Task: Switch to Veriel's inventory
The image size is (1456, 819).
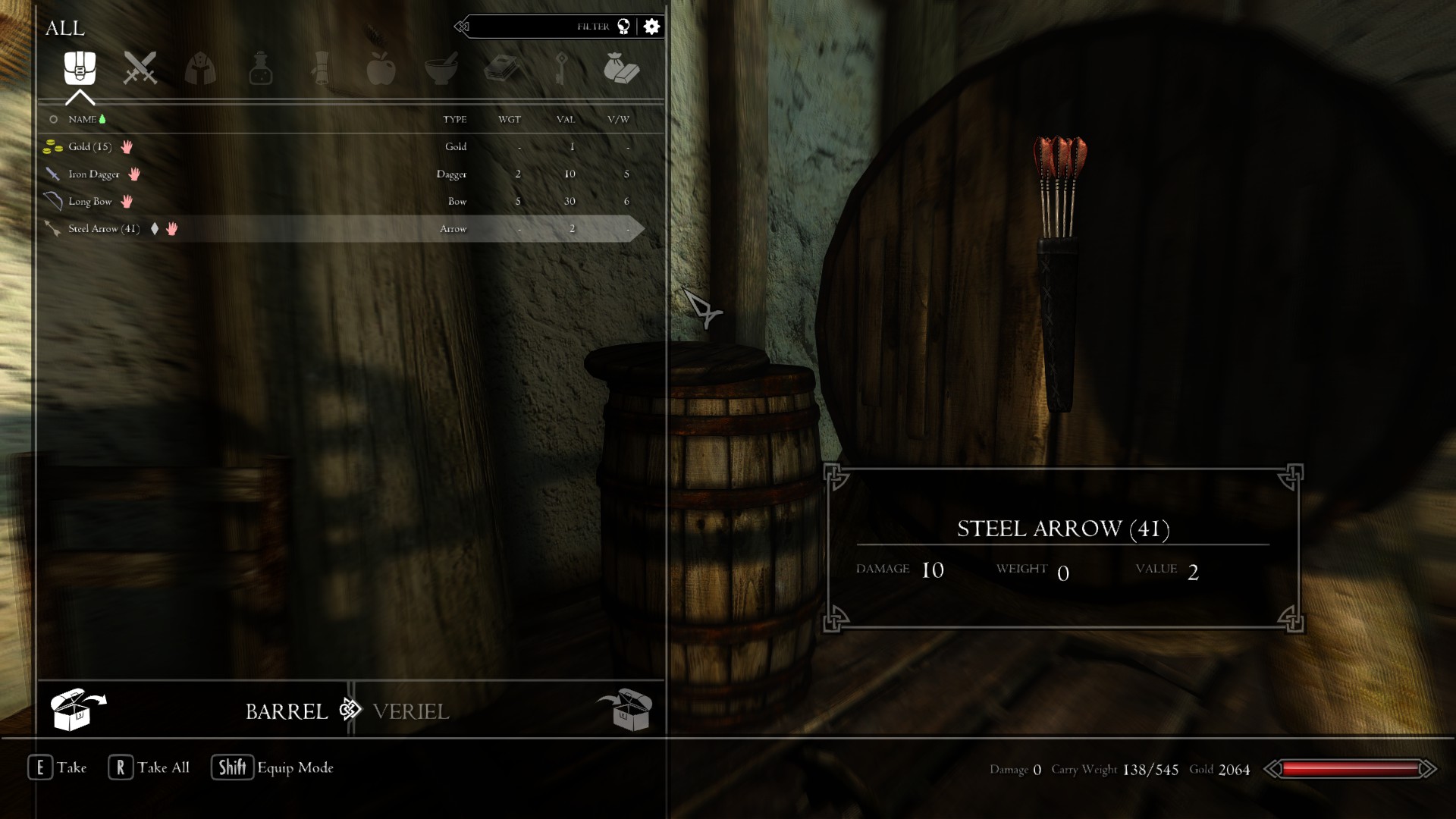Action: coord(411,711)
